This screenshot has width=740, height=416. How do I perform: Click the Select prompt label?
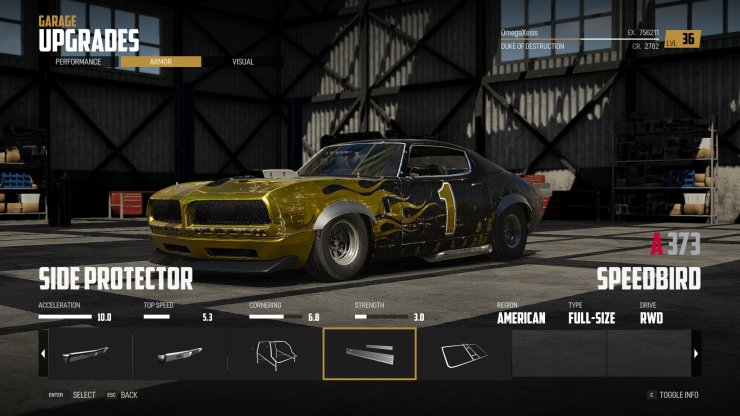[x=84, y=395]
